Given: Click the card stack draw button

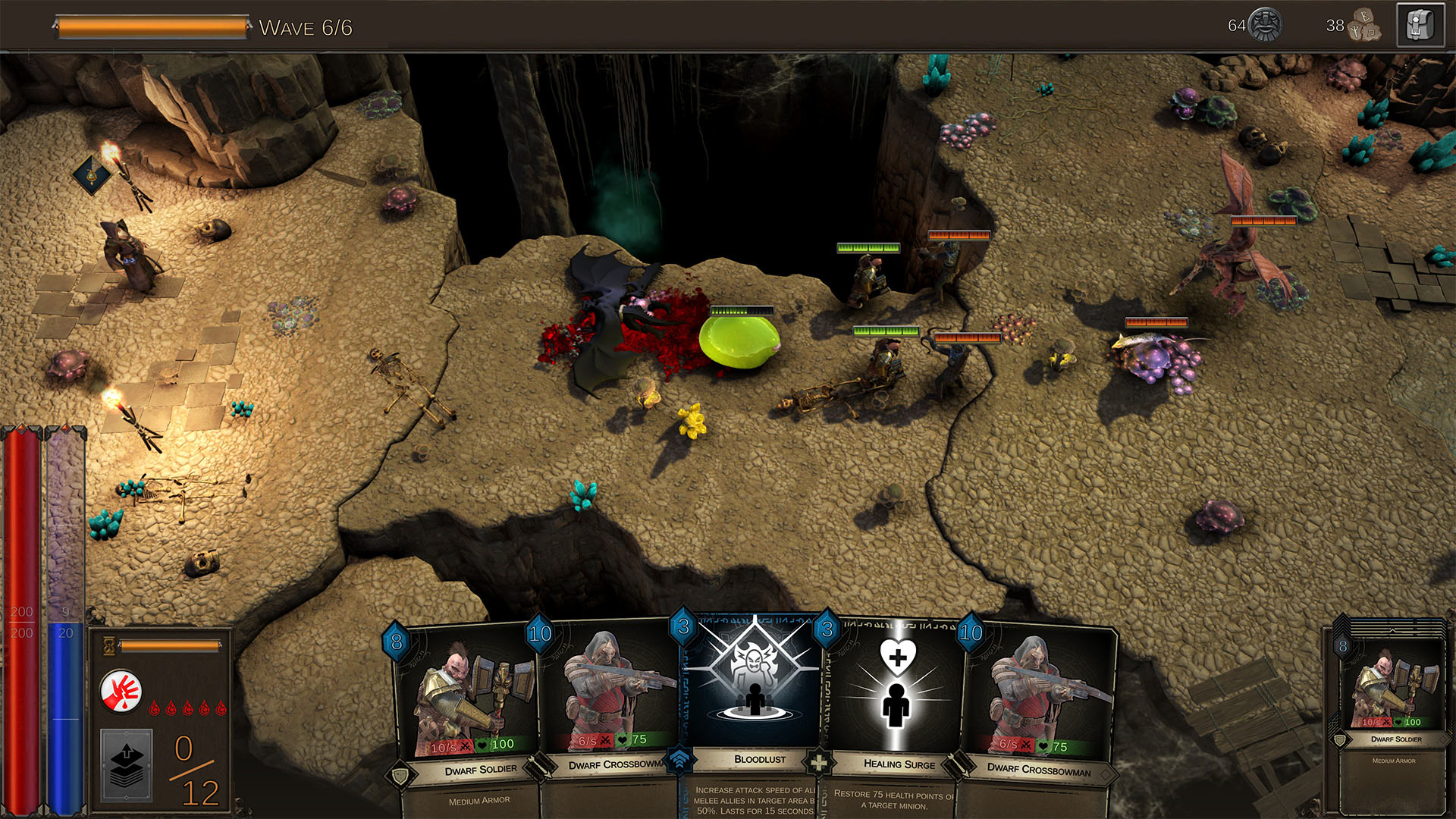Looking at the screenshot, I should pyautogui.click(x=127, y=764).
